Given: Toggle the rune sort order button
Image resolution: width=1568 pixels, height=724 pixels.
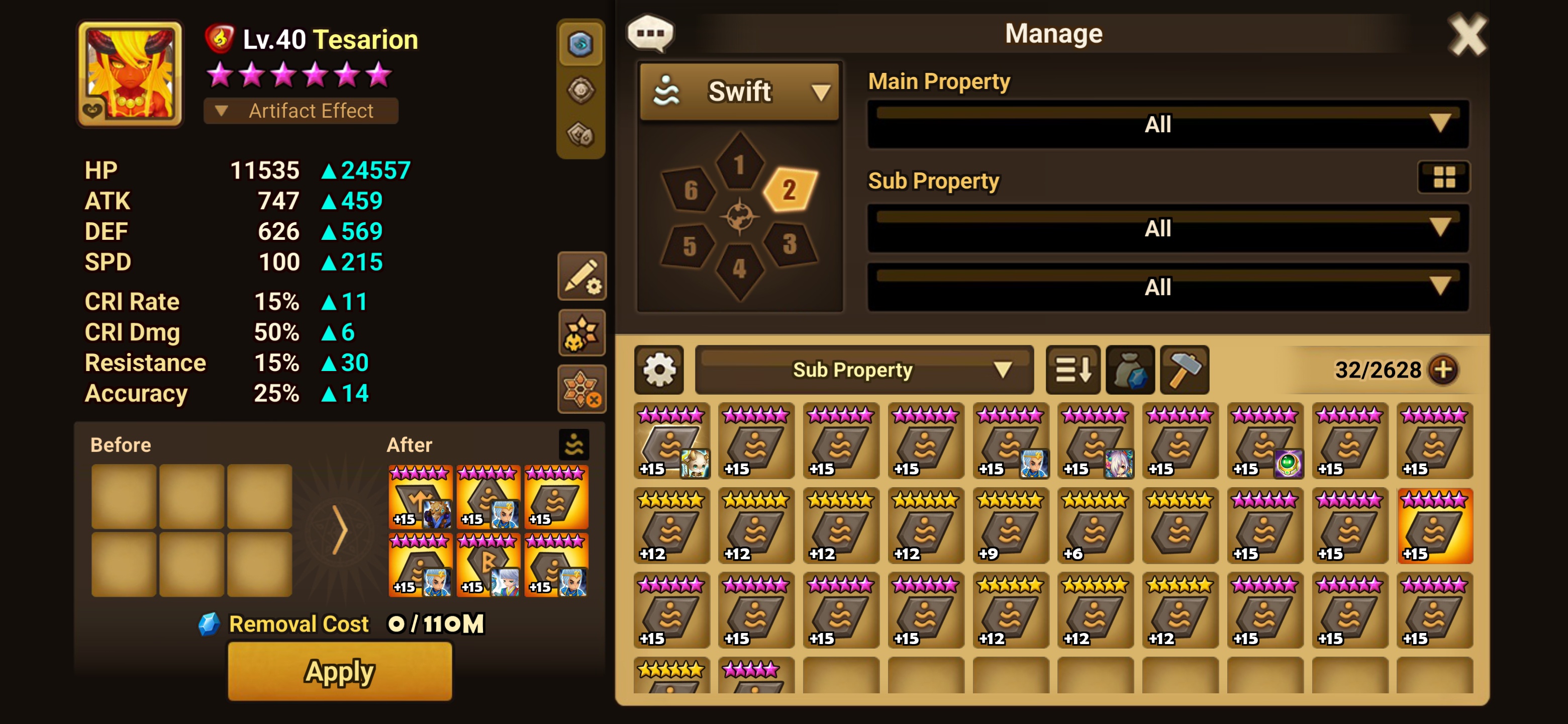Looking at the screenshot, I should (x=1072, y=370).
